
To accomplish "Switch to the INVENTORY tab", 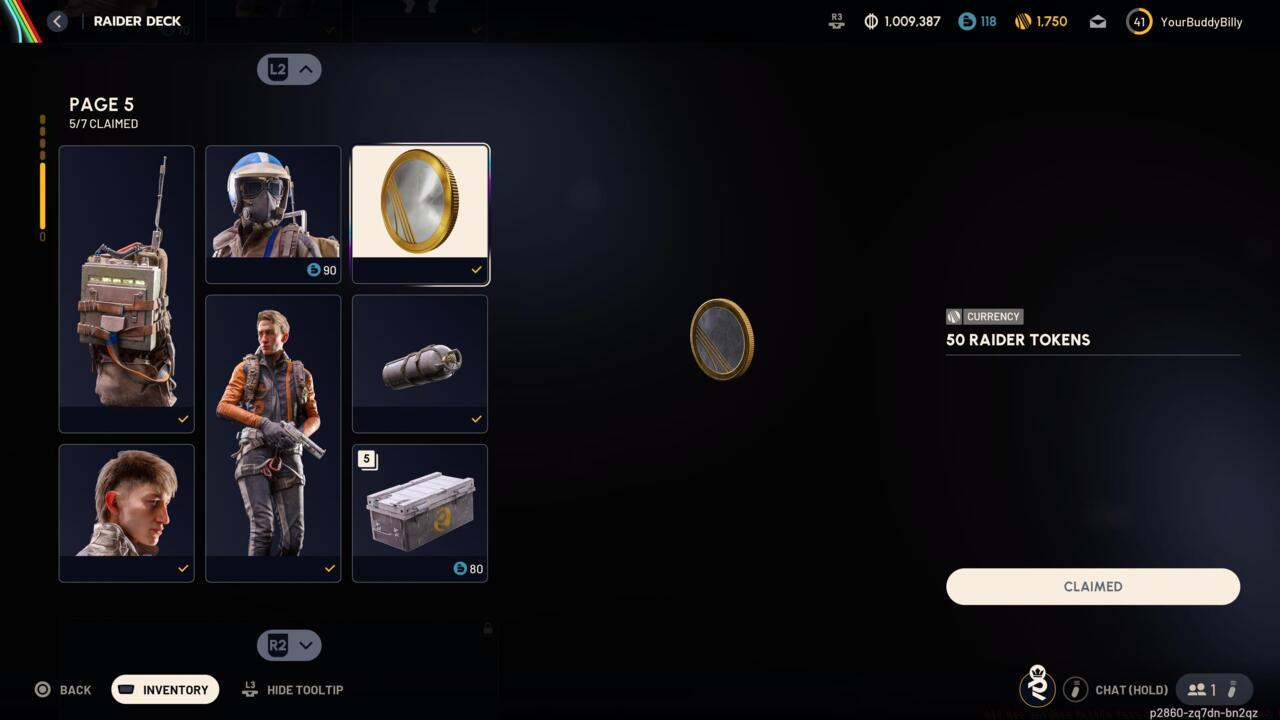I will [165, 689].
